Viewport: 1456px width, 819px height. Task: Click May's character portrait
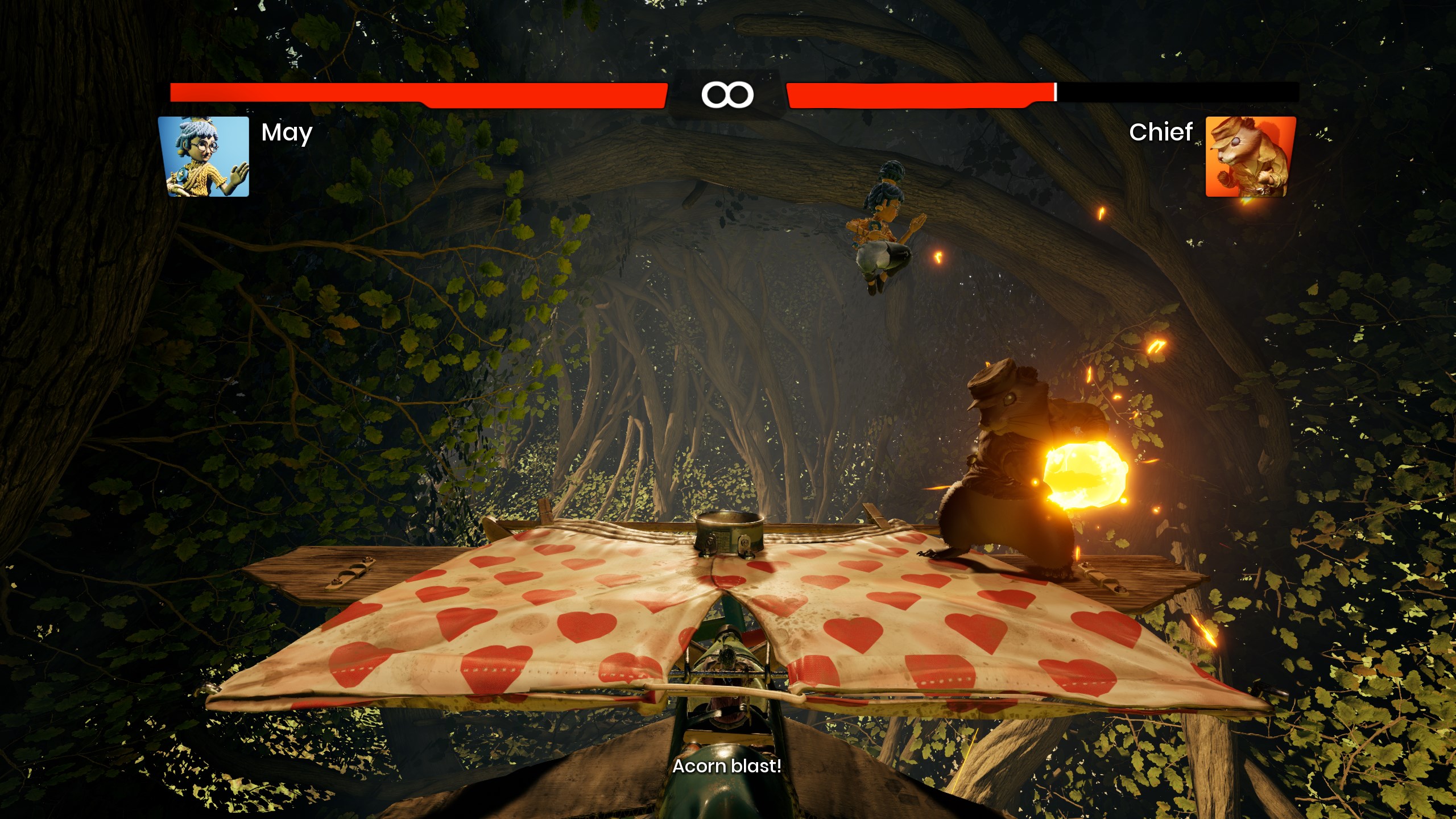point(204,156)
